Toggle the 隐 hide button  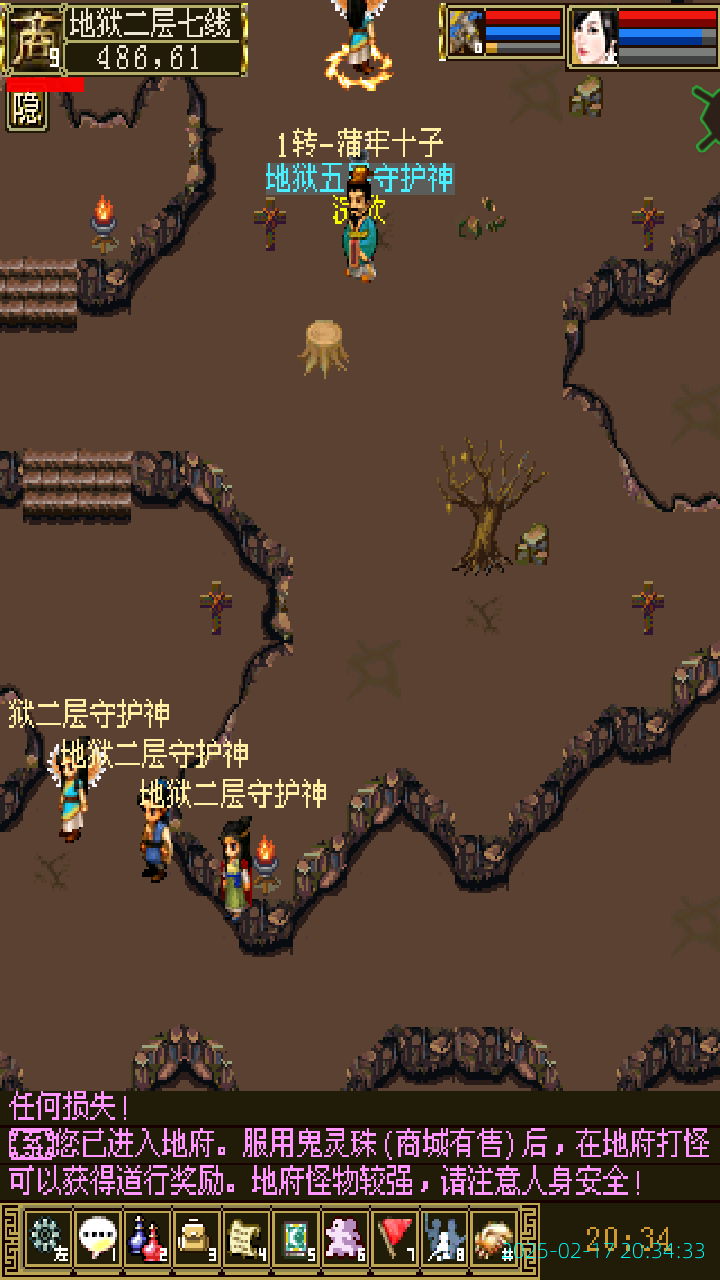pos(27,110)
